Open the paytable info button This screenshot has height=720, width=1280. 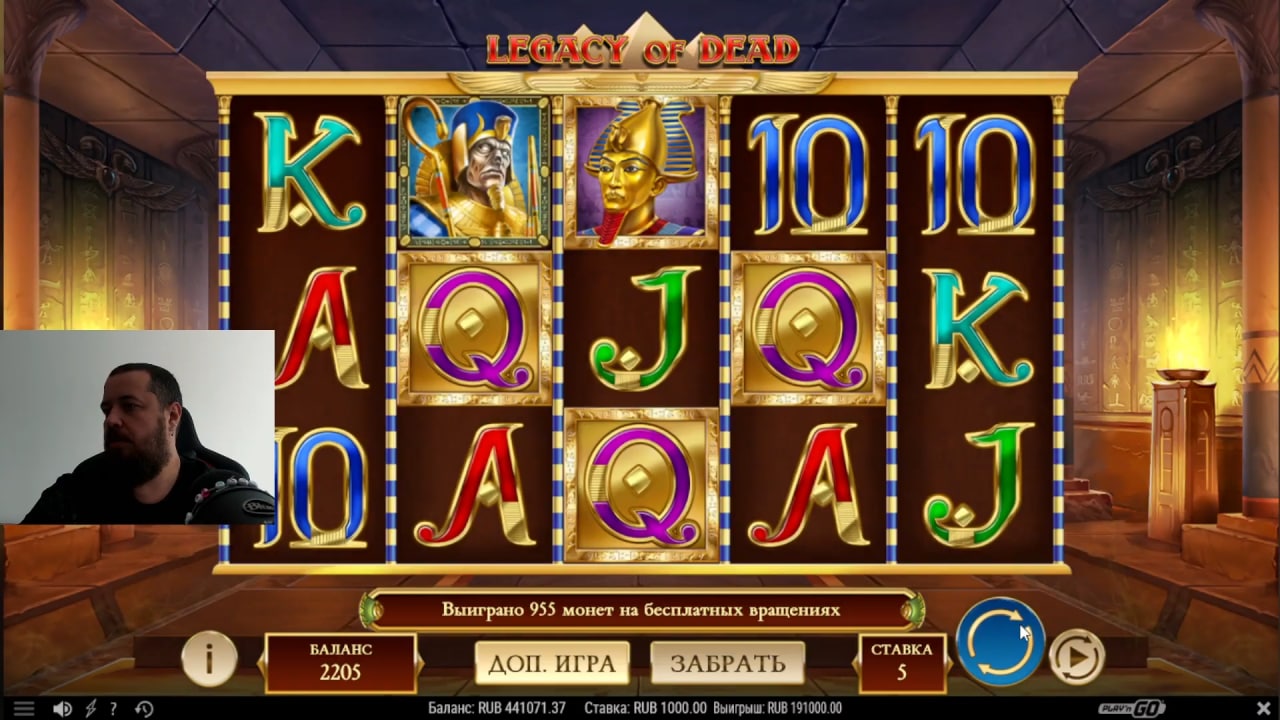(x=209, y=658)
